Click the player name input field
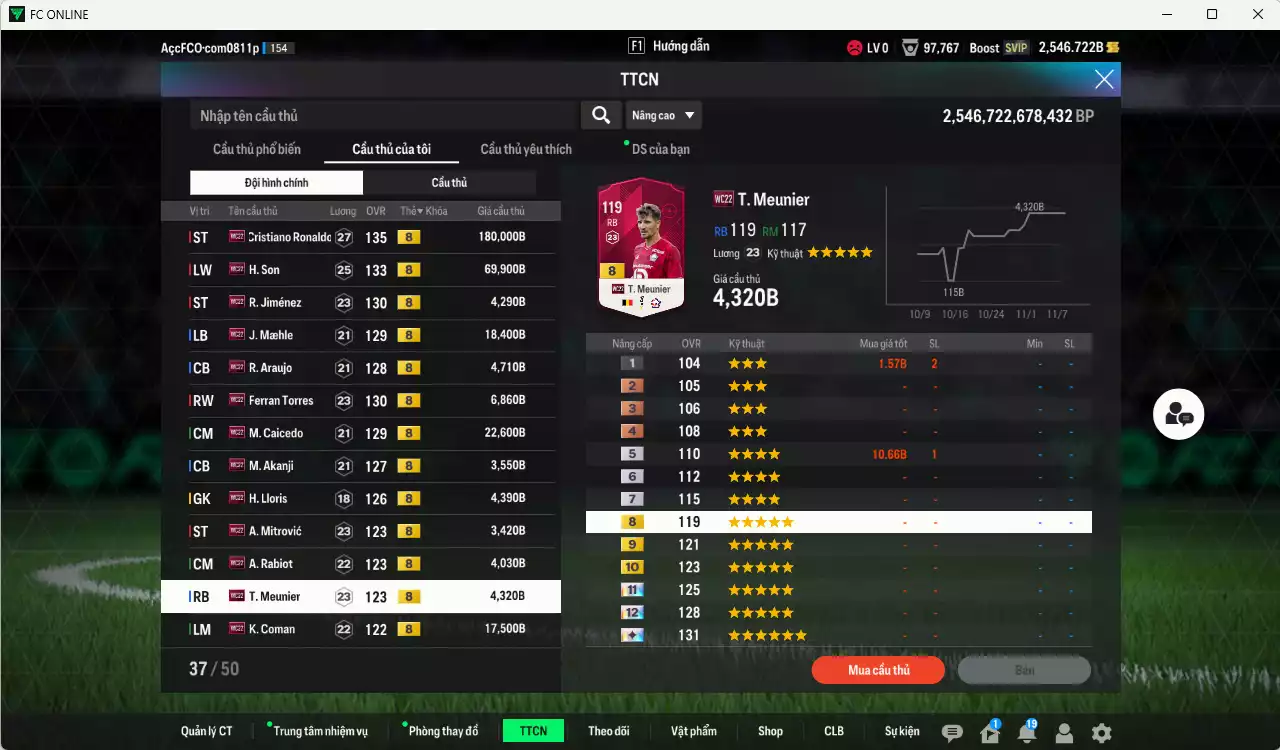 point(380,115)
